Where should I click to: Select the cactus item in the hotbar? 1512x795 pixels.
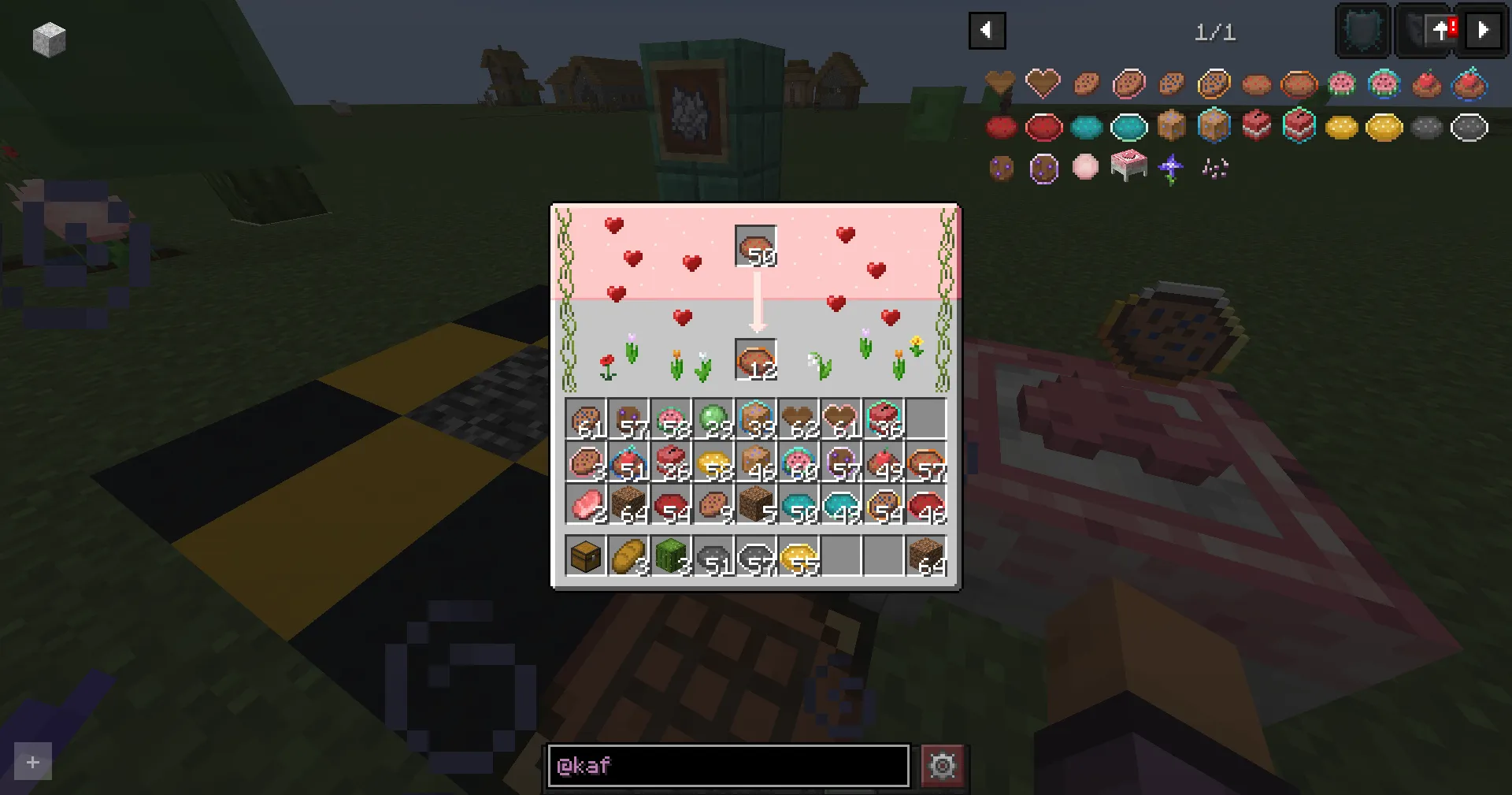pyautogui.click(x=671, y=556)
